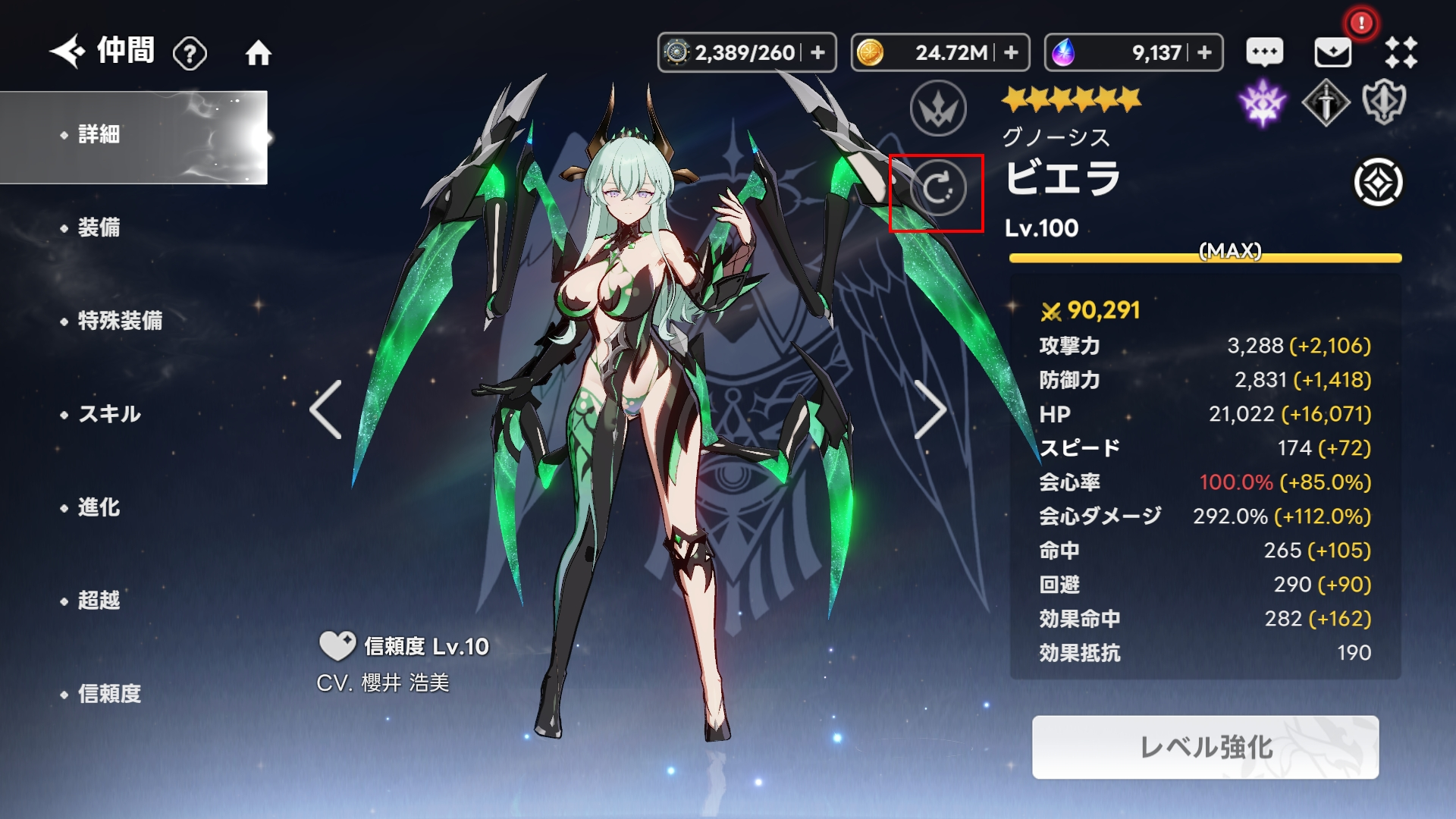Select the 信頼度 tab in sidebar

click(x=109, y=694)
